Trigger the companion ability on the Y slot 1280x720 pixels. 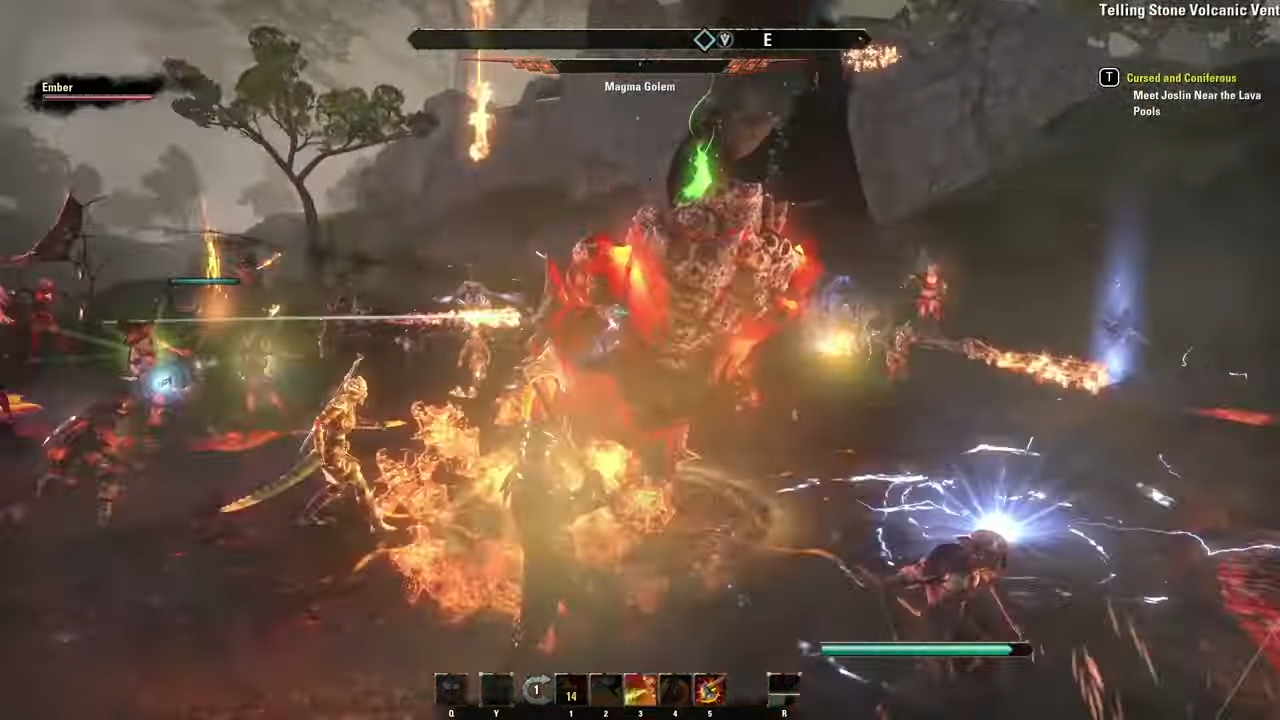pyautogui.click(x=496, y=688)
